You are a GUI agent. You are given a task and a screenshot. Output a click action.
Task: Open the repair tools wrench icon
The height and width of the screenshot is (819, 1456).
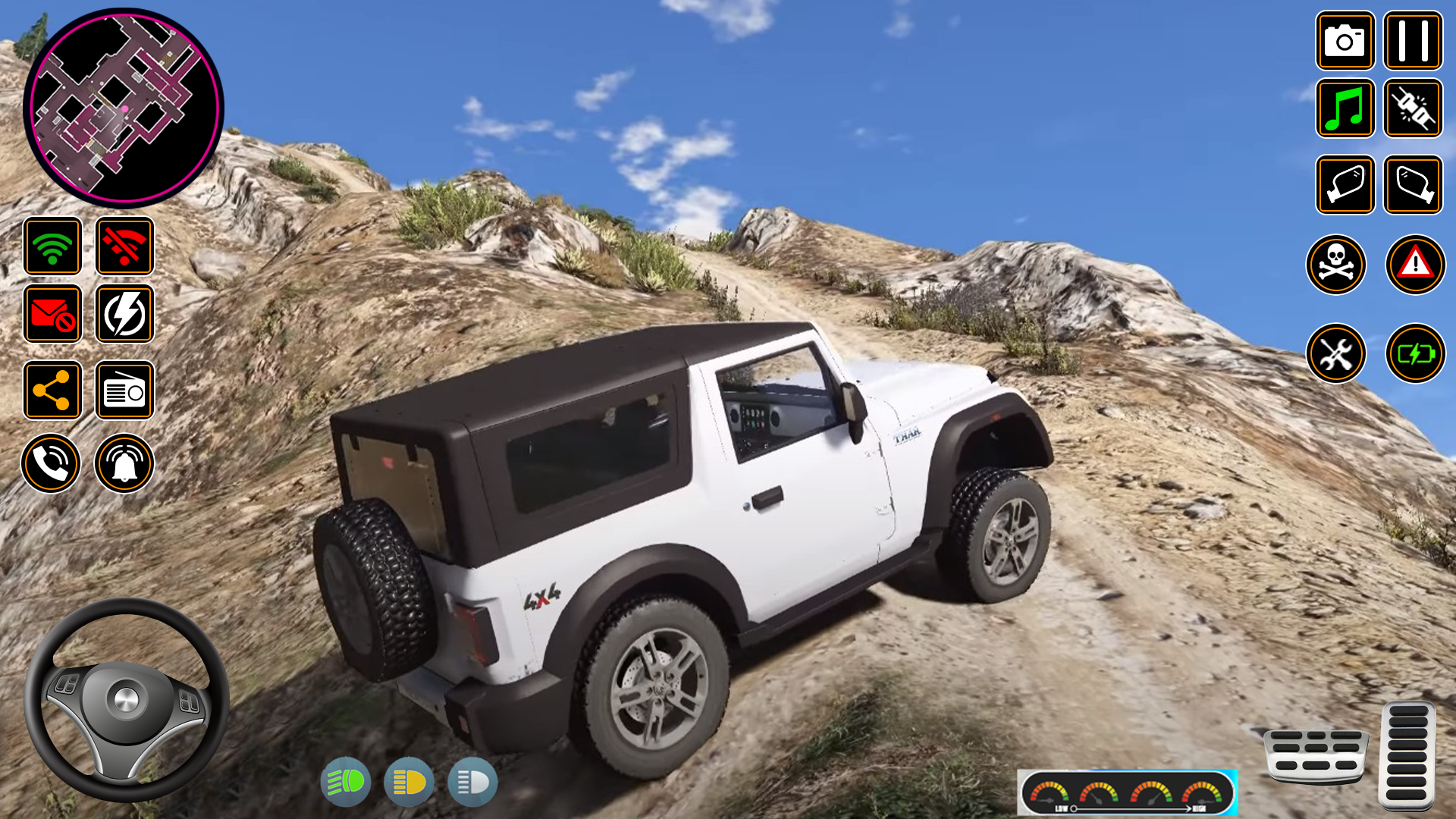1336,353
